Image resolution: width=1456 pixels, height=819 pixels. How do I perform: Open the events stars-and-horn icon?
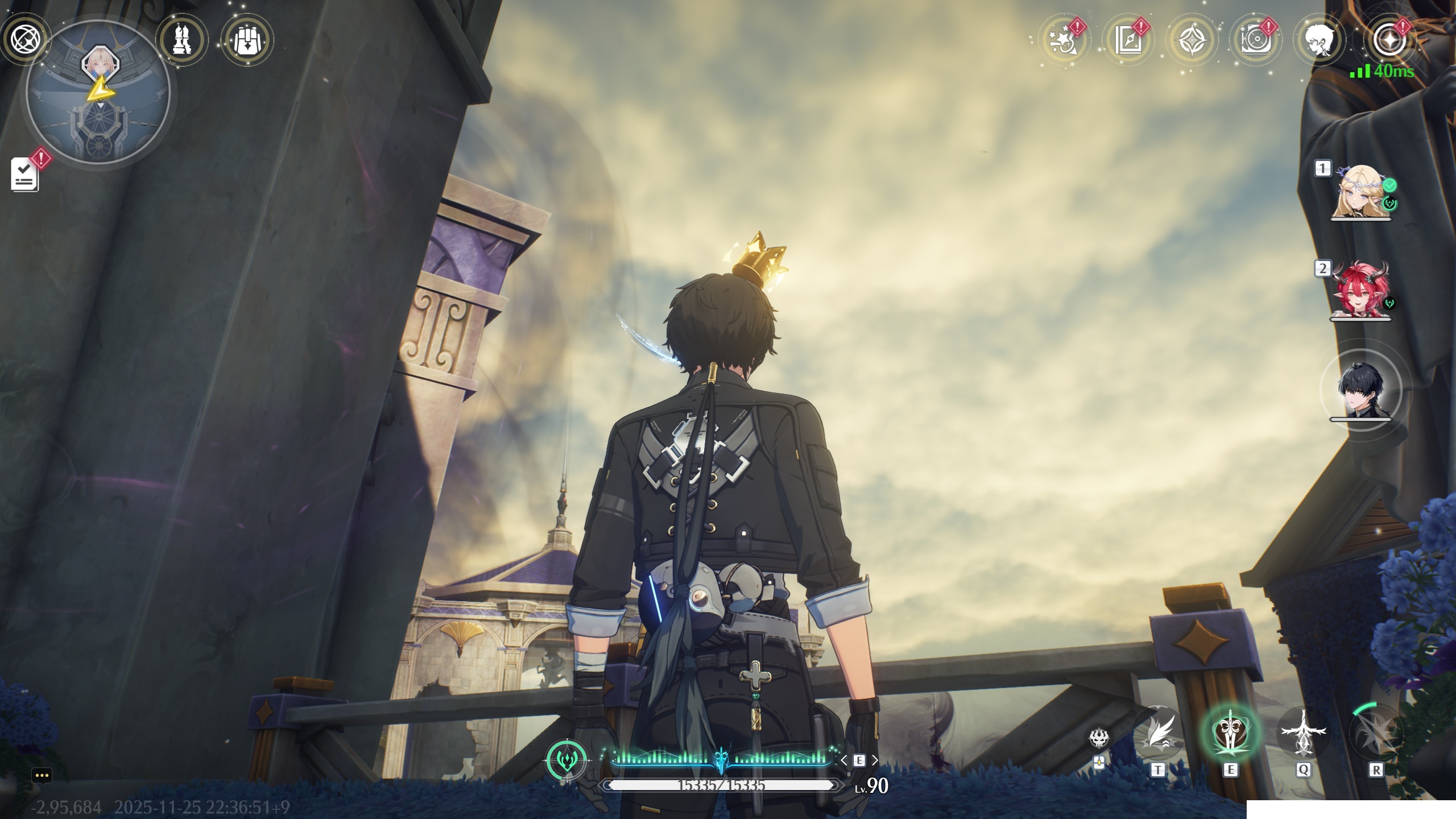coord(1065,41)
